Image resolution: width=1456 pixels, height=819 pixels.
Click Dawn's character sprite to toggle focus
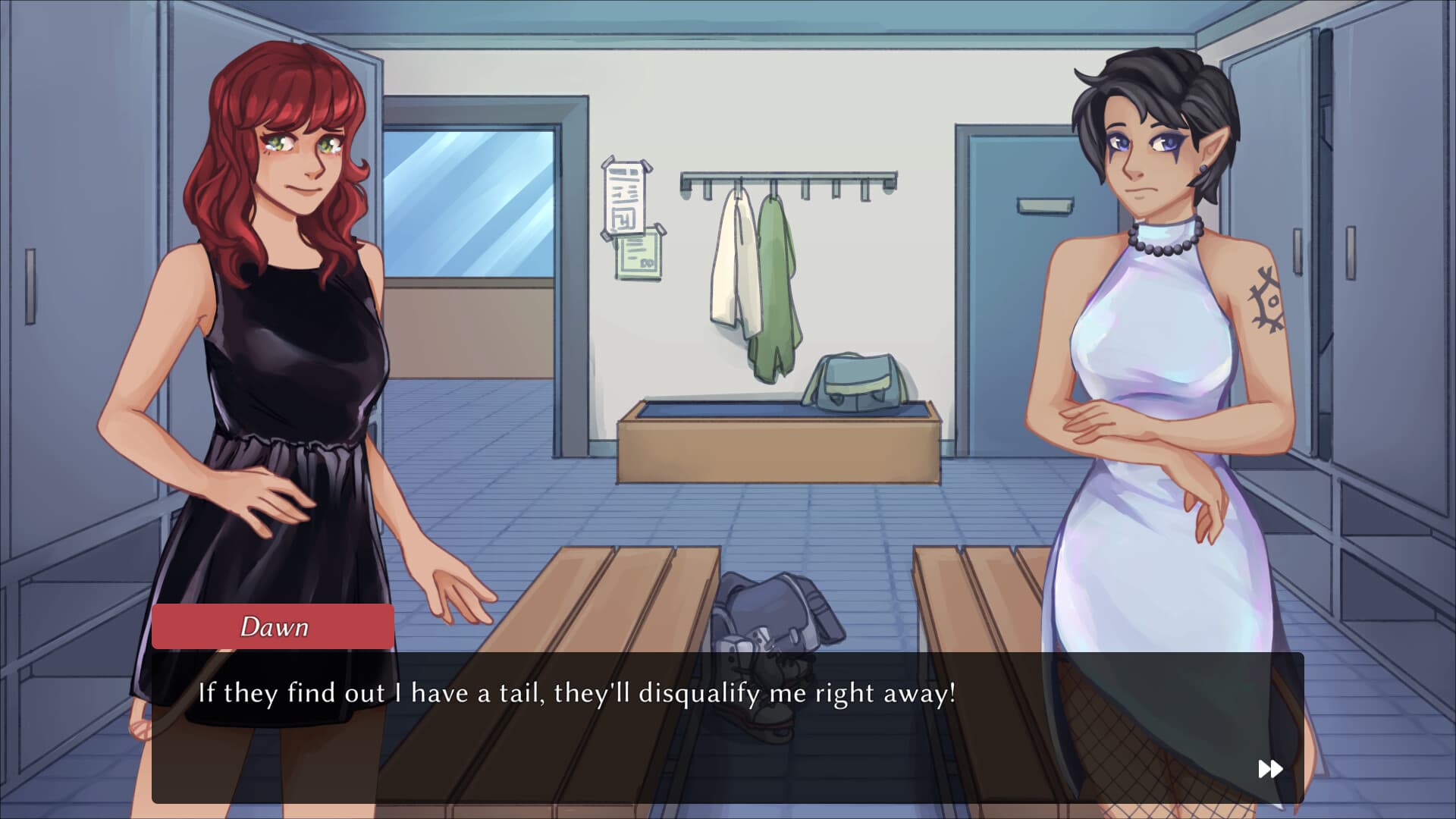click(281, 341)
